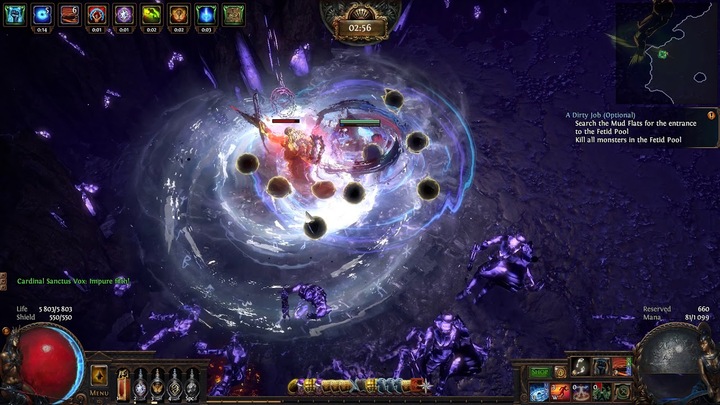
Task: Select the green crossed-circle skill slot
Action: coord(622,393)
